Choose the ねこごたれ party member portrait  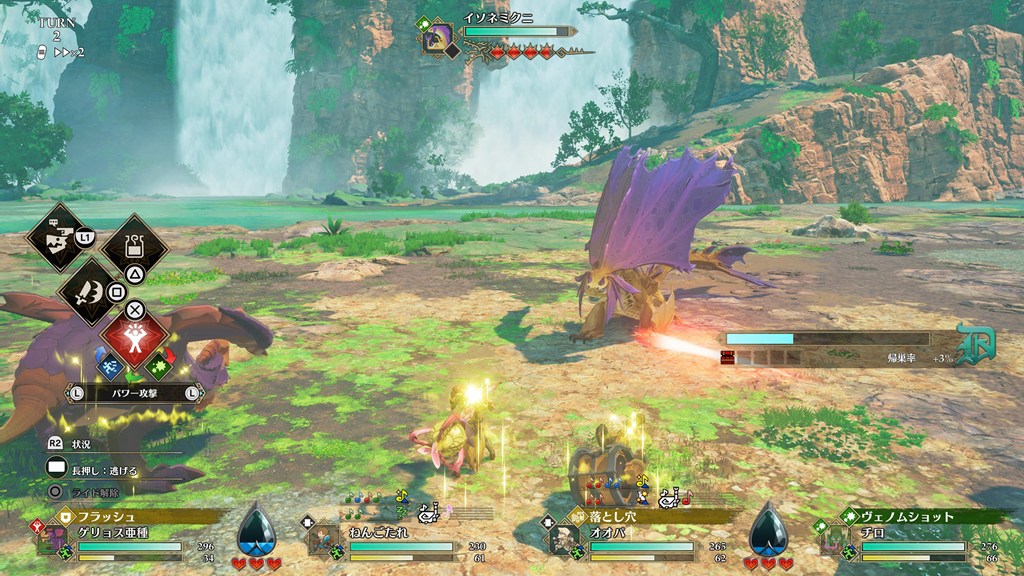(x=323, y=540)
